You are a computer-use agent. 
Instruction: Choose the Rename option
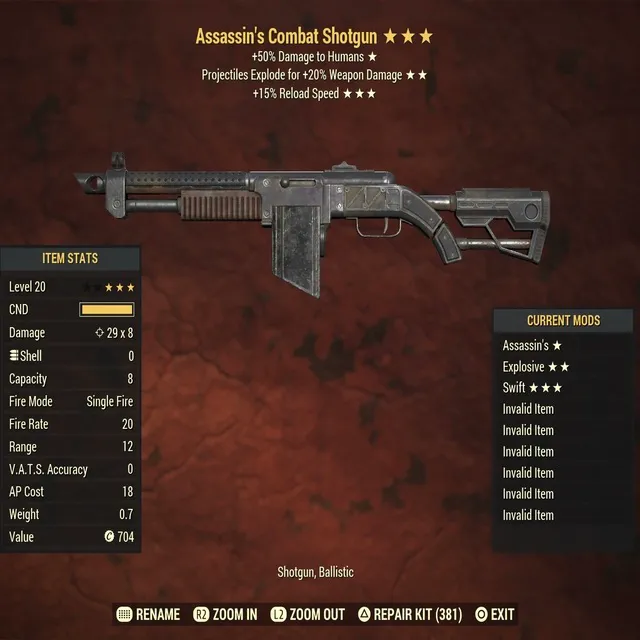pyautogui.click(x=148, y=614)
